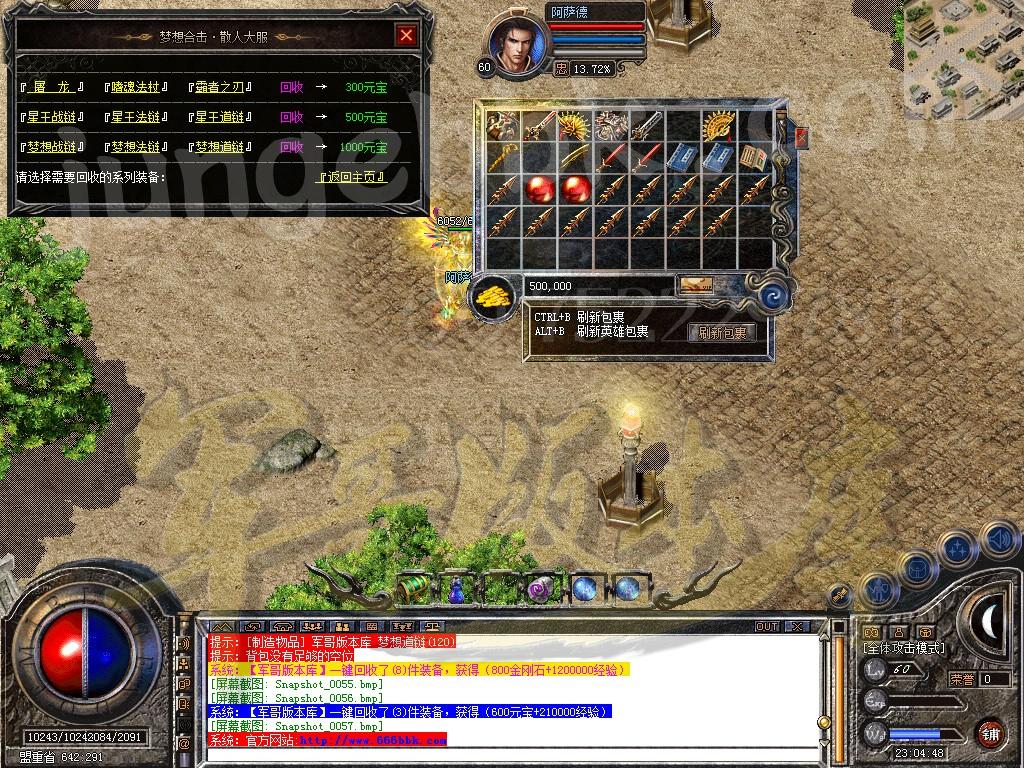Select the golden staff inventory item
This screenshot has height=768, width=1024.
[504, 158]
